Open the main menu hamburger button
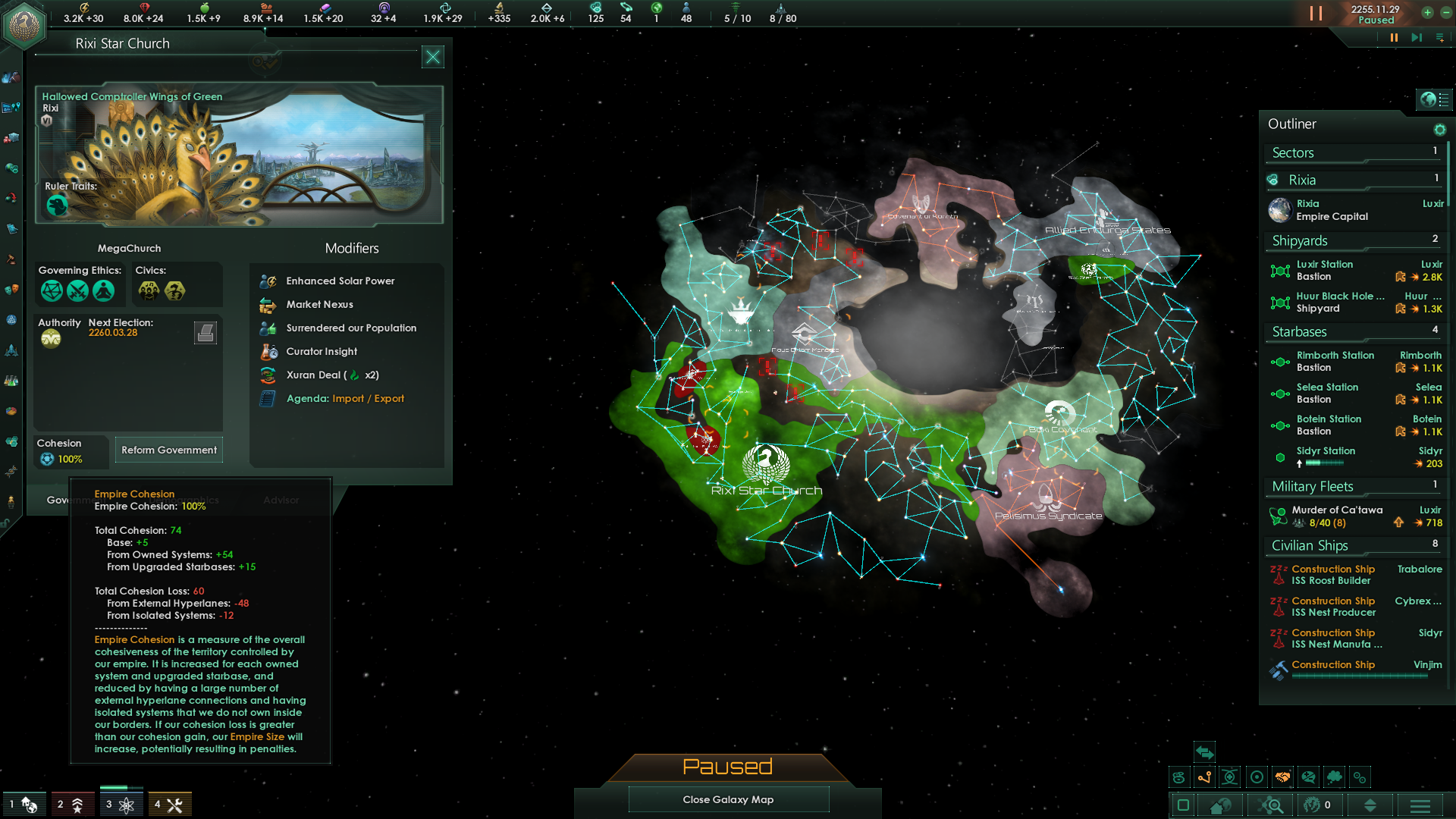The width and height of the screenshot is (1456, 819). pyautogui.click(x=1420, y=805)
